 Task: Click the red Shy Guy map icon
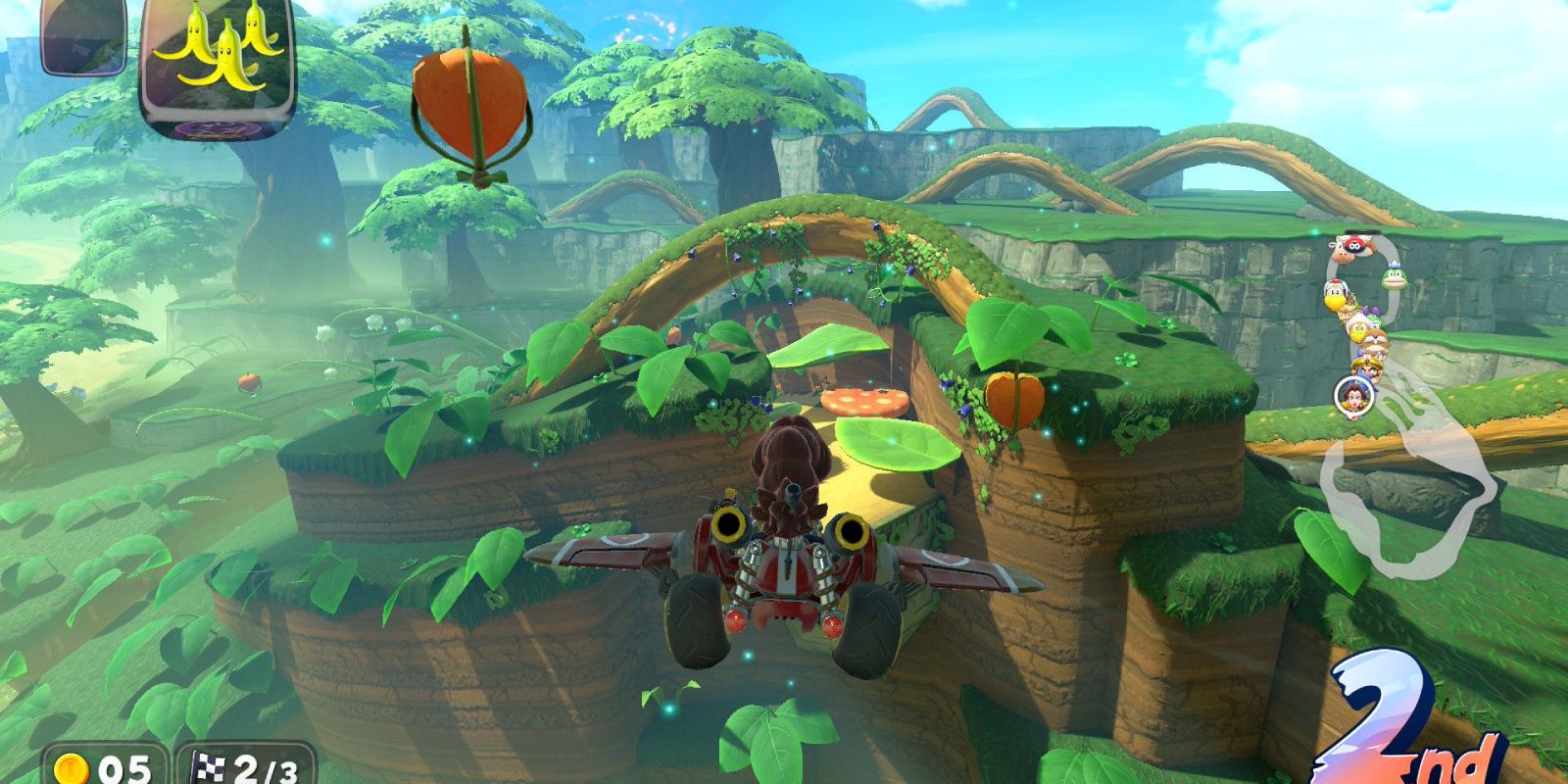click(1355, 245)
